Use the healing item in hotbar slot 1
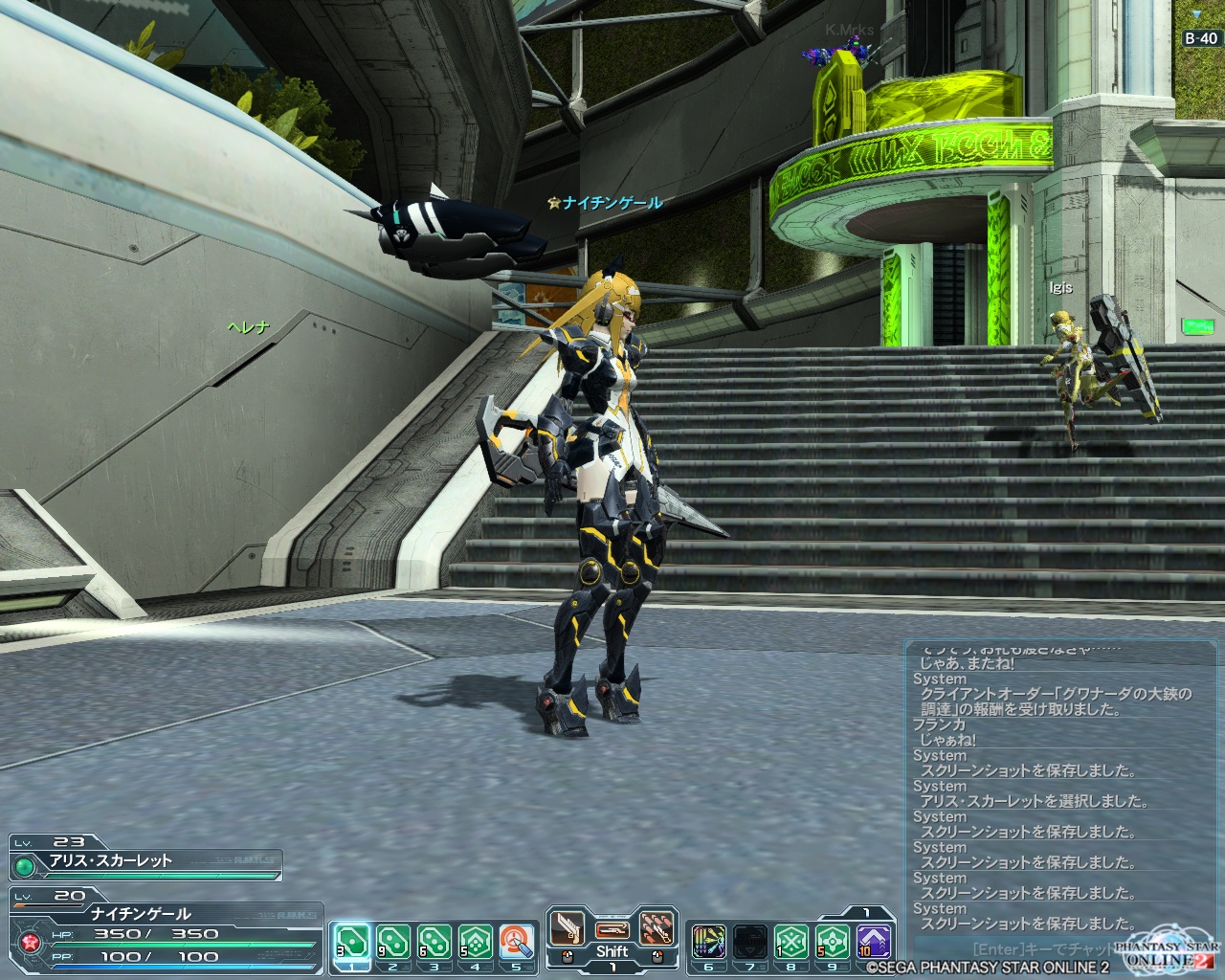This screenshot has height=980, width=1225. [x=350, y=942]
